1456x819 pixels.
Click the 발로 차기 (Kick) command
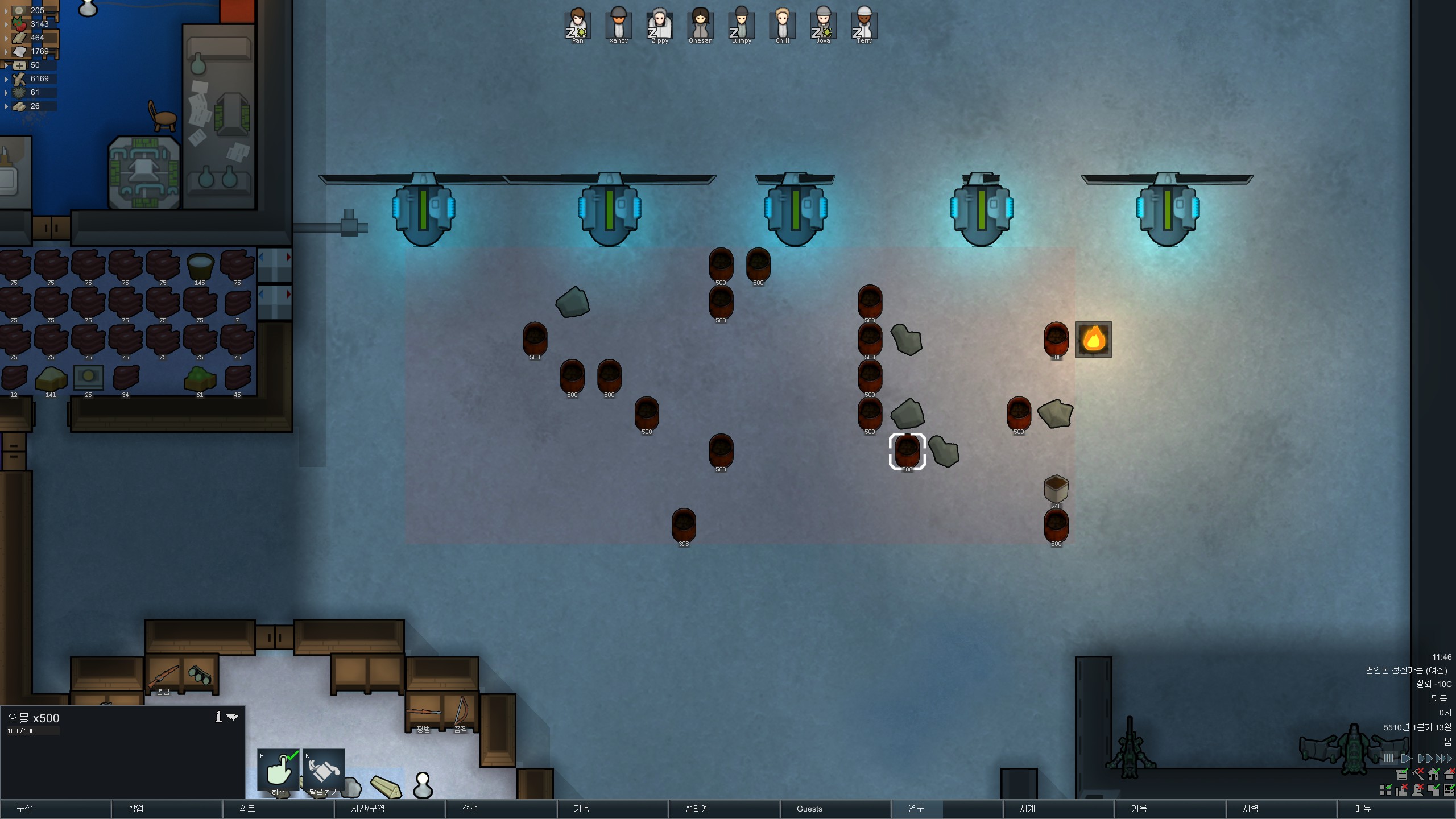coord(324,770)
